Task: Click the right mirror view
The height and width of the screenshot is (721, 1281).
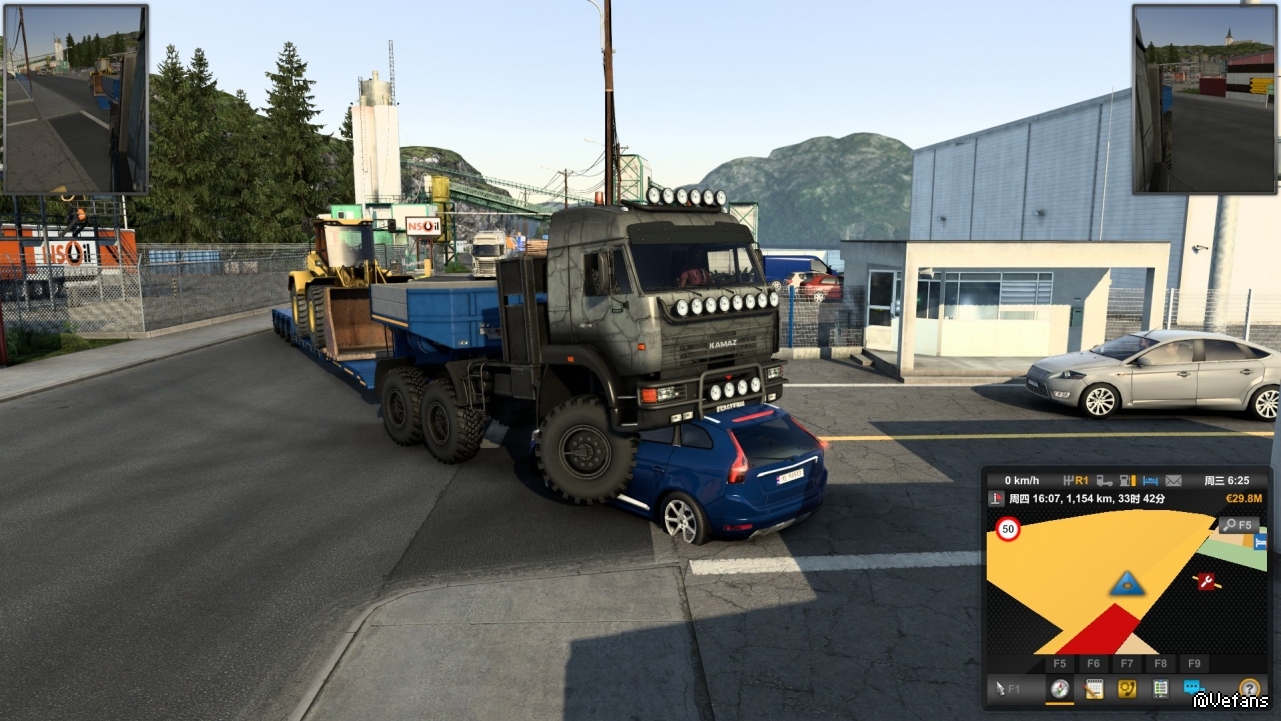Action: tap(1204, 98)
